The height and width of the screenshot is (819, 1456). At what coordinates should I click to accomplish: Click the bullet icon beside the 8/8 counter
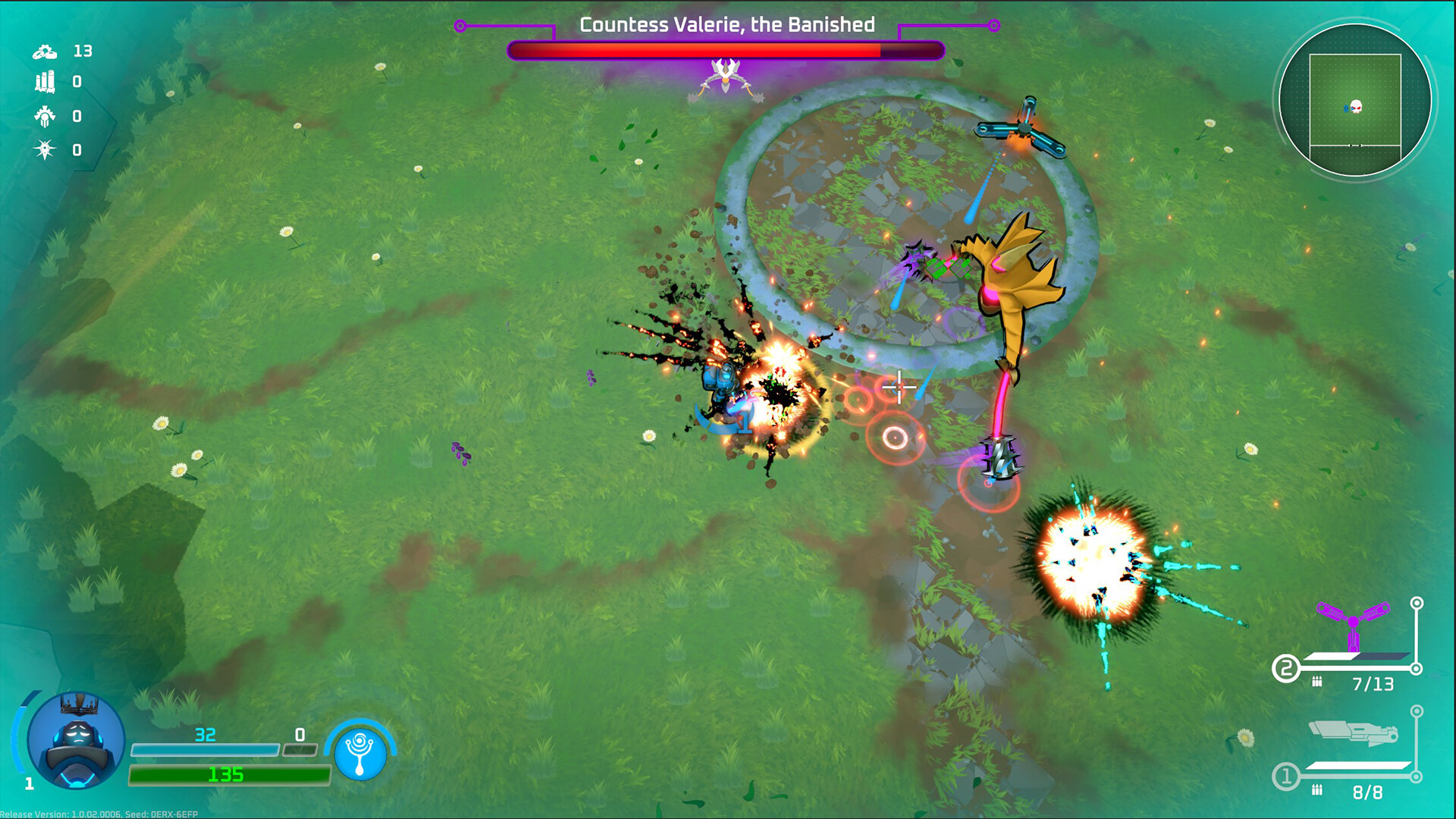coord(1317,789)
